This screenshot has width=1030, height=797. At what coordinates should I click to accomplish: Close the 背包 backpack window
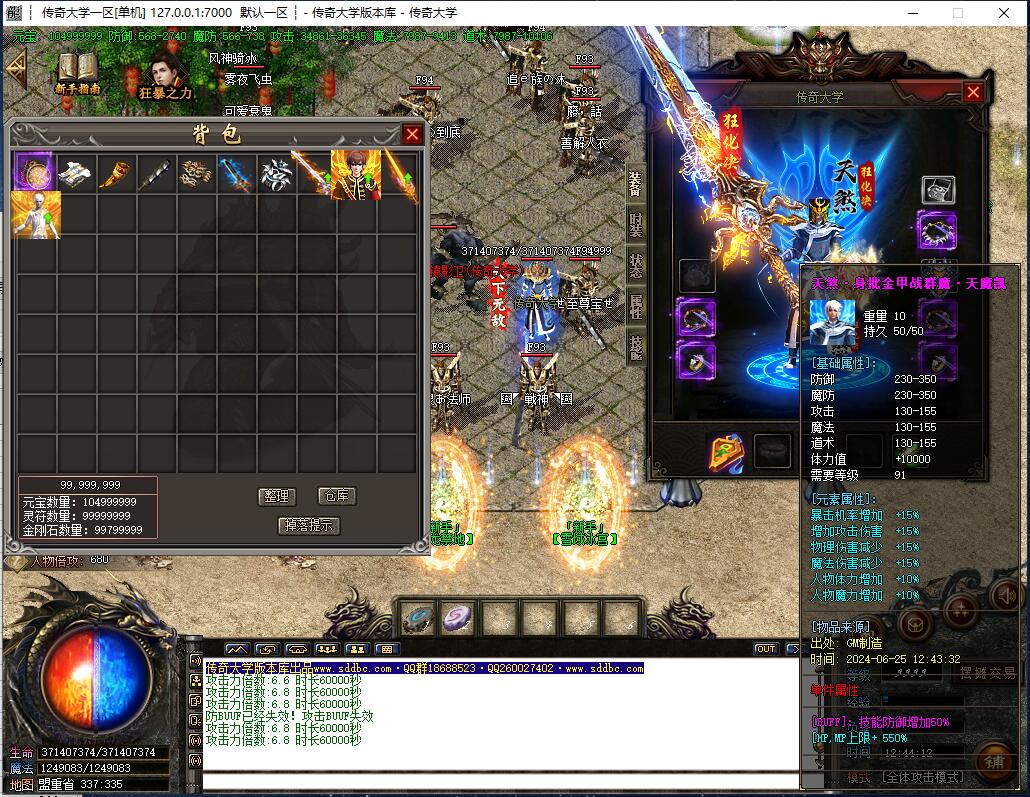pos(412,134)
